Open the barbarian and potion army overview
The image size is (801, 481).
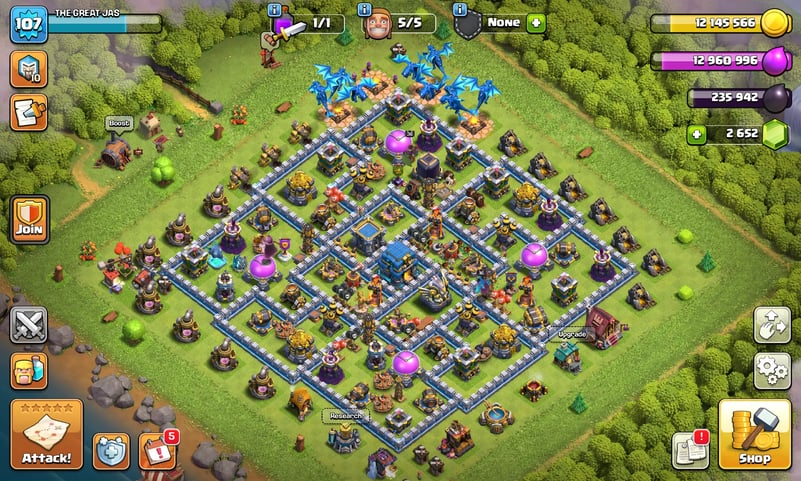tap(28, 370)
